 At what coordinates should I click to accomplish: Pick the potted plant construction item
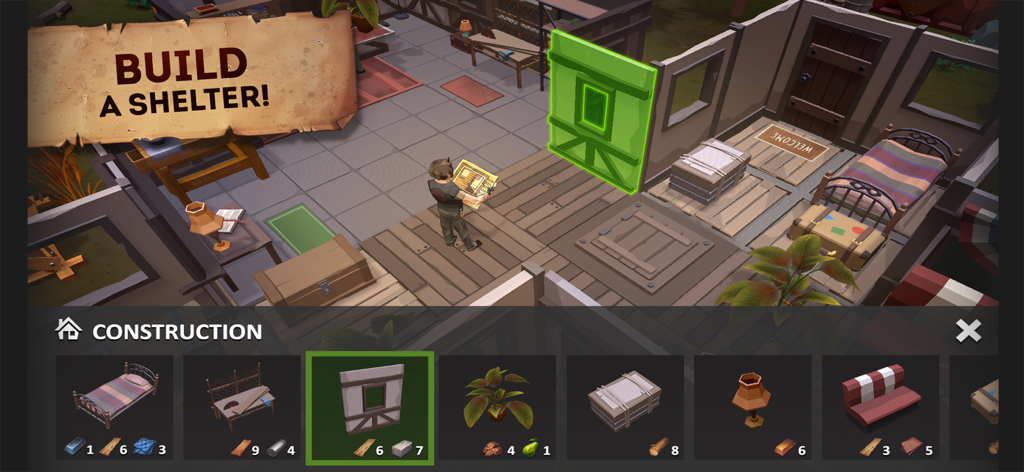point(497,406)
